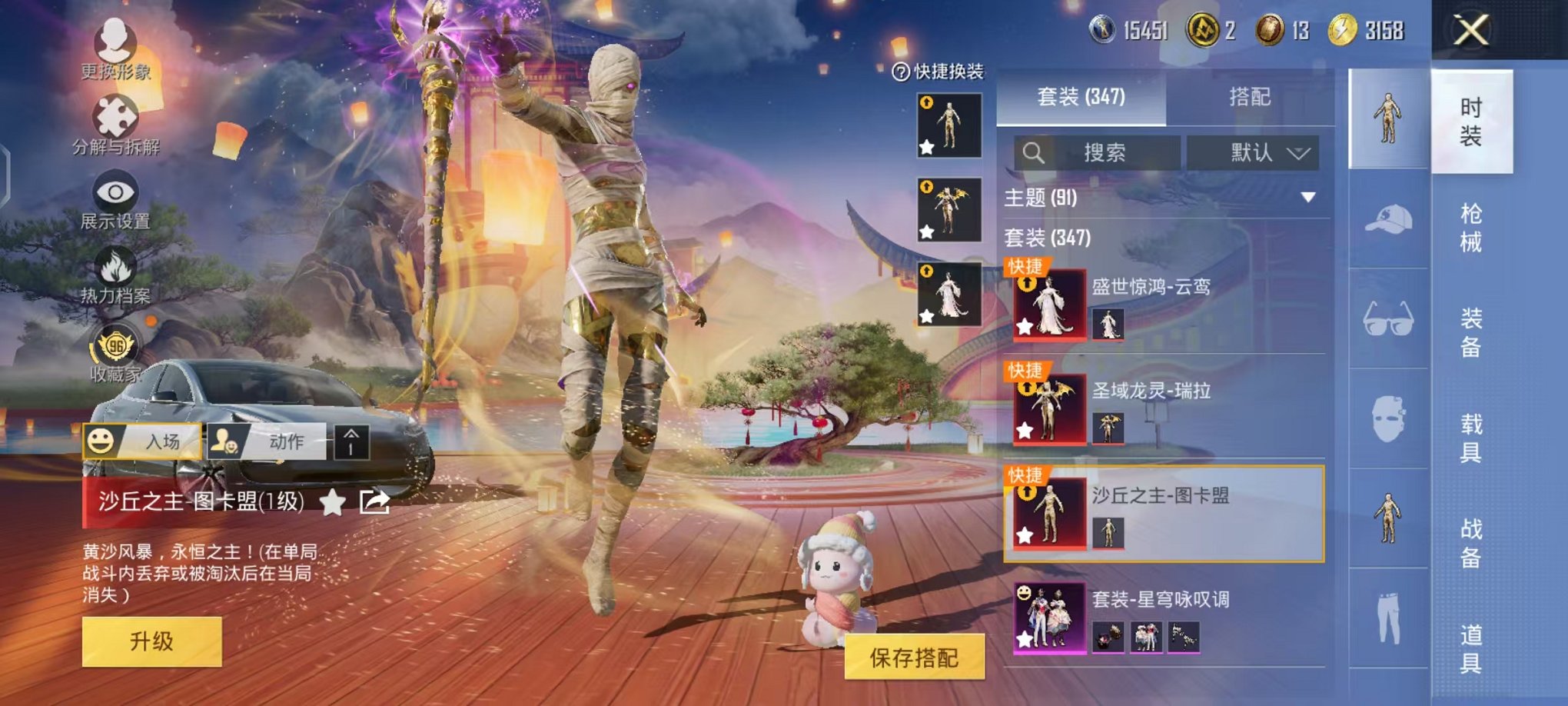Open the 热力档案 profile icon

click(114, 265)
